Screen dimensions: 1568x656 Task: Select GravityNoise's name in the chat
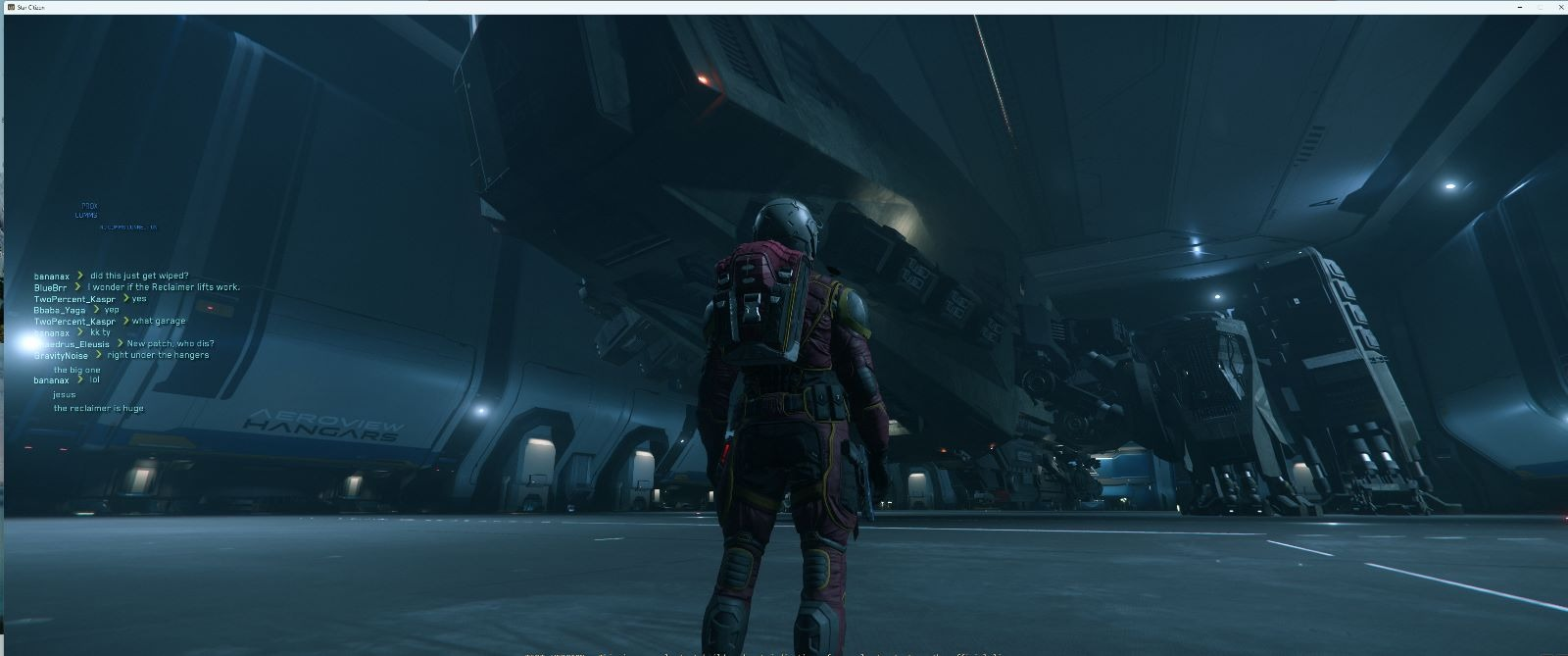click(61, 356)
